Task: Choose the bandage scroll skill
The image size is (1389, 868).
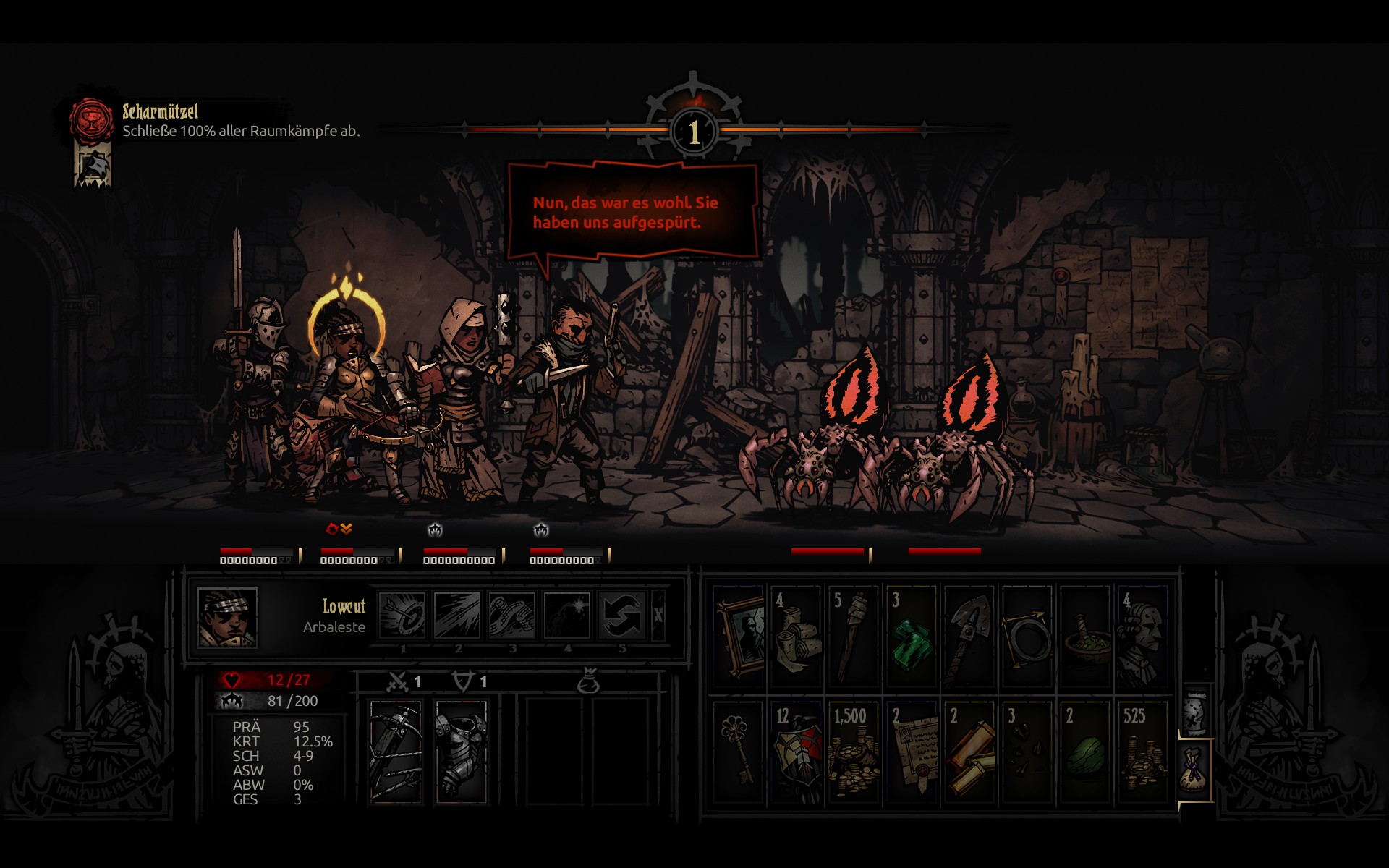Action: coord(512,616)
